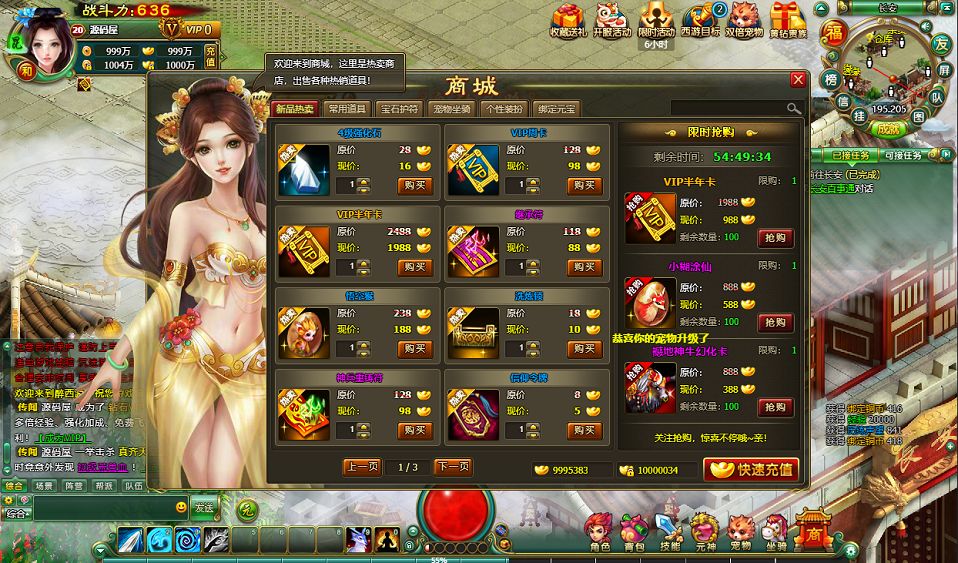Click the shop search field
This screenshot has width=958, height=563.
[730, 108]
